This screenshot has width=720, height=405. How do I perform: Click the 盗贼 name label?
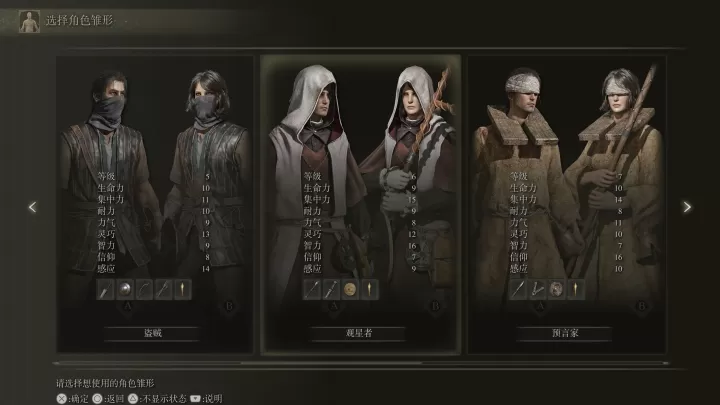[x=152, y=334]
